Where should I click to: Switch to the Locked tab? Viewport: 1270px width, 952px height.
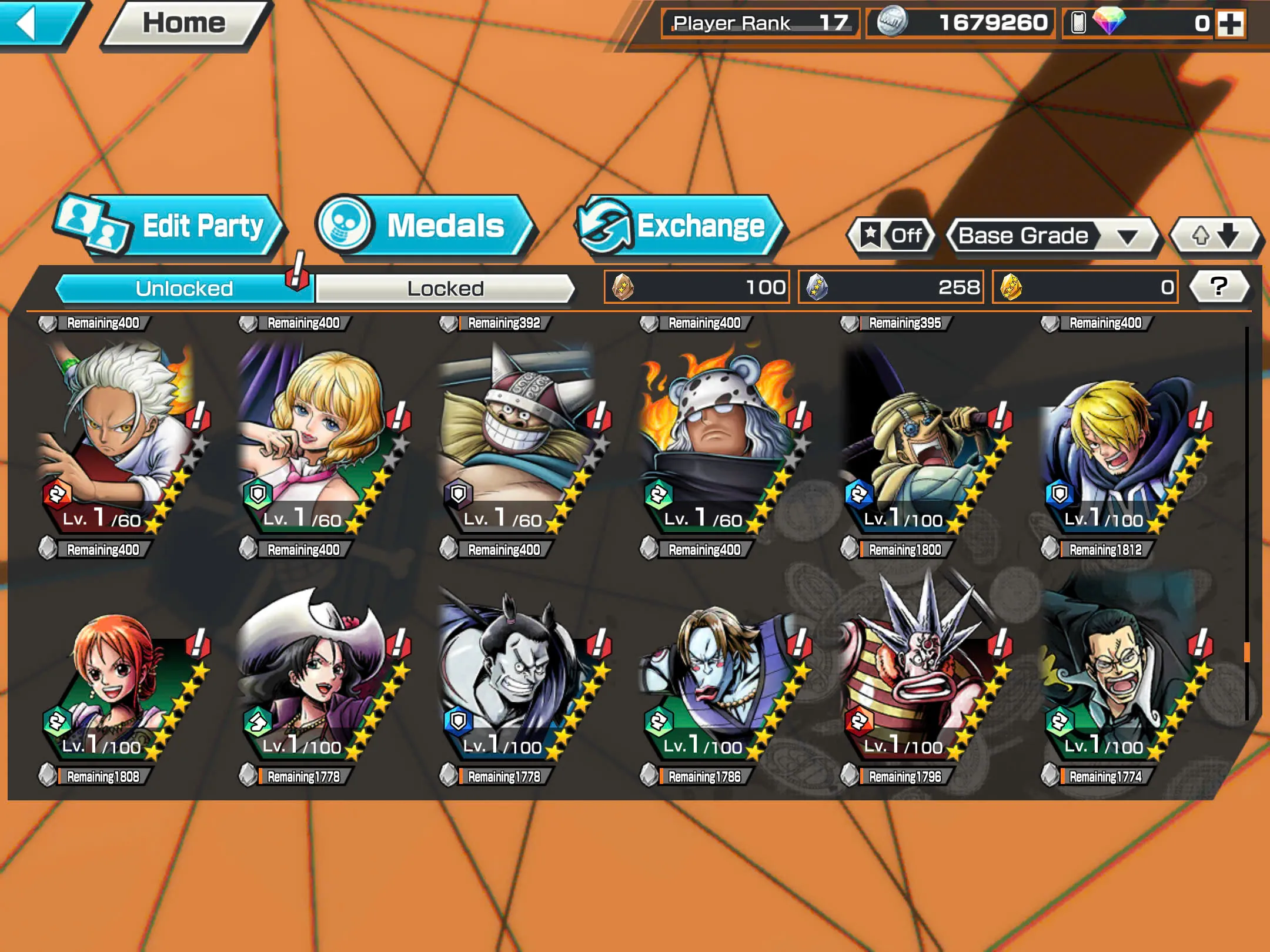pyautogui.click(x=444, y=288)
